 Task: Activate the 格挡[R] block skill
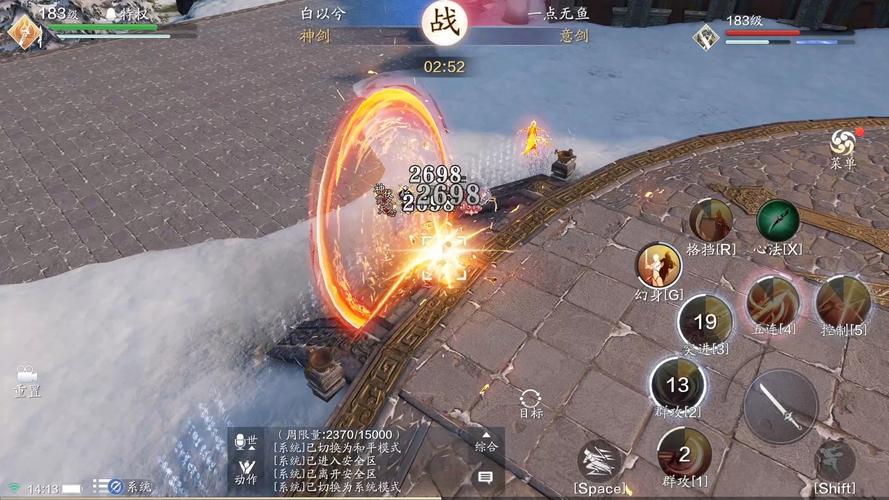(x=711, y=220)
